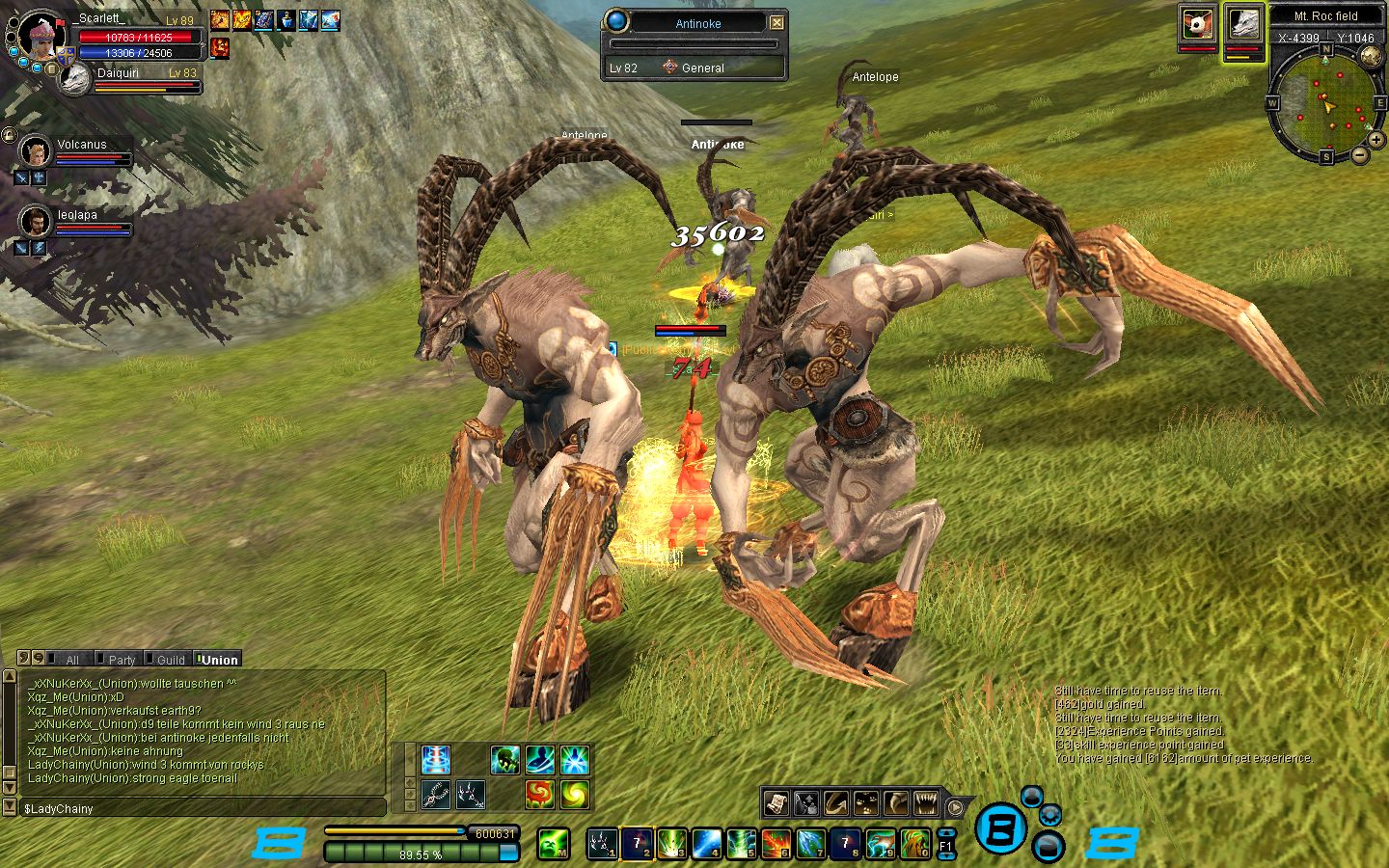Select party member Volcanus
Viewport: 1389px width, 868px height.
coord(36,151)
